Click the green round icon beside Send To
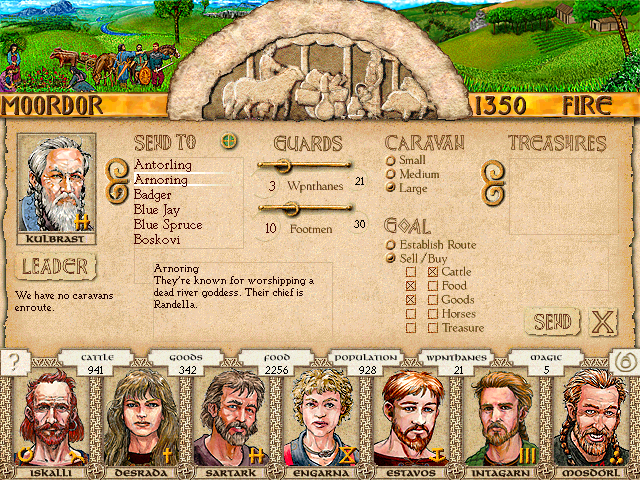 (x=229, y=141)
